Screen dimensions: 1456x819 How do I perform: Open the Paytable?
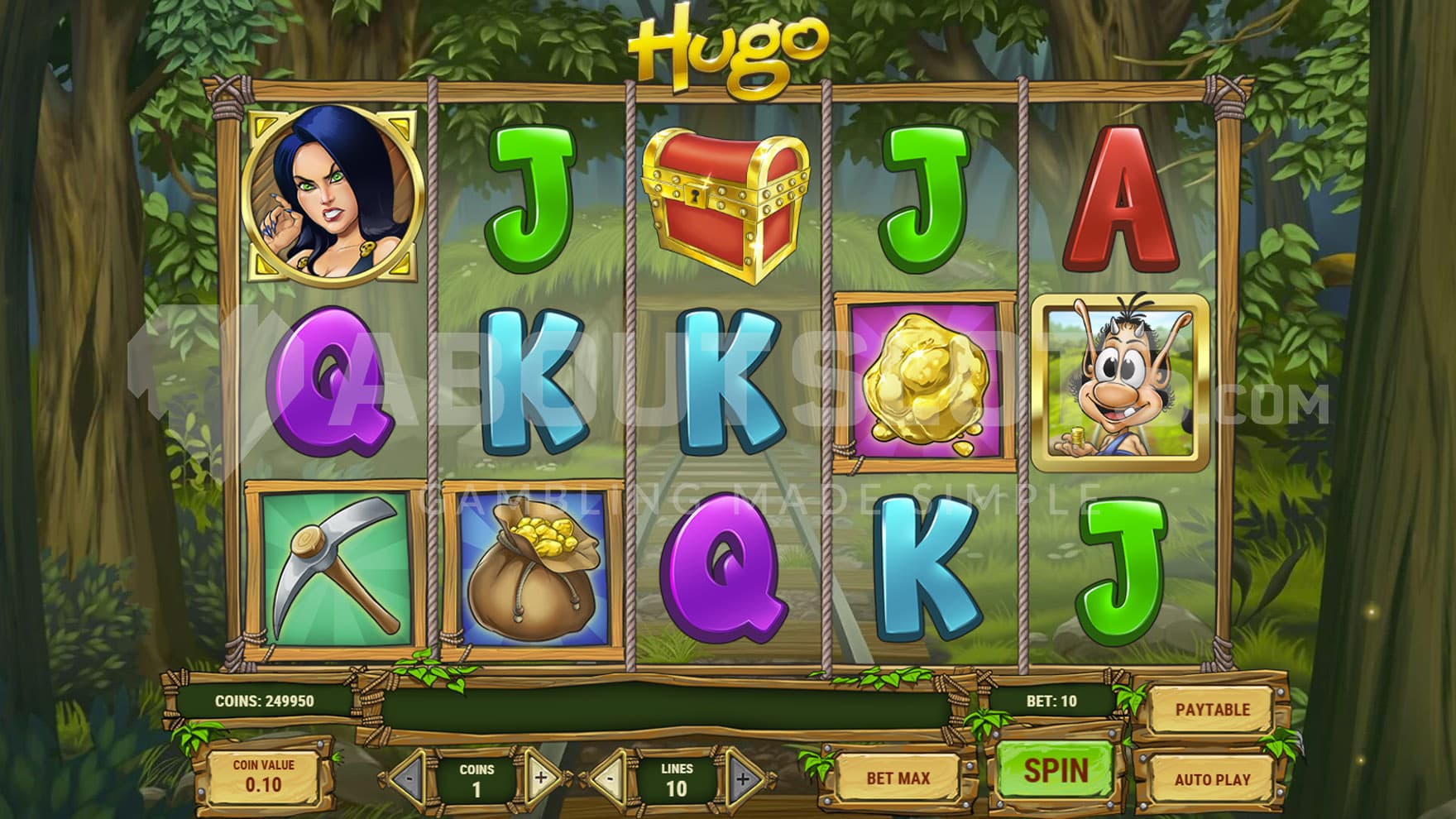point(1212,710)
